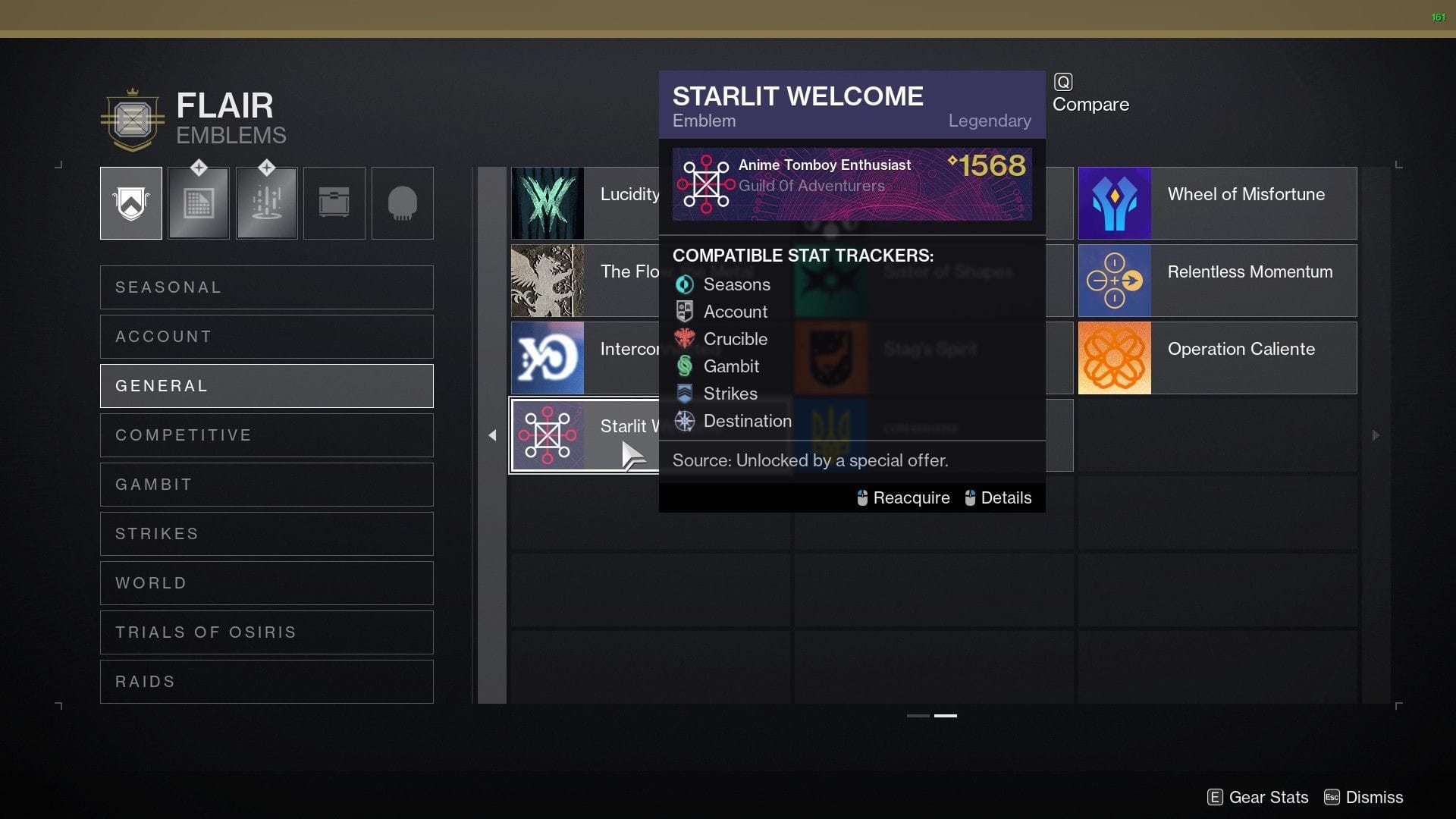The image size is (1456, 819).
Task: Click the Crucible stat tracker icon
Action: click(x=685, y=339)
